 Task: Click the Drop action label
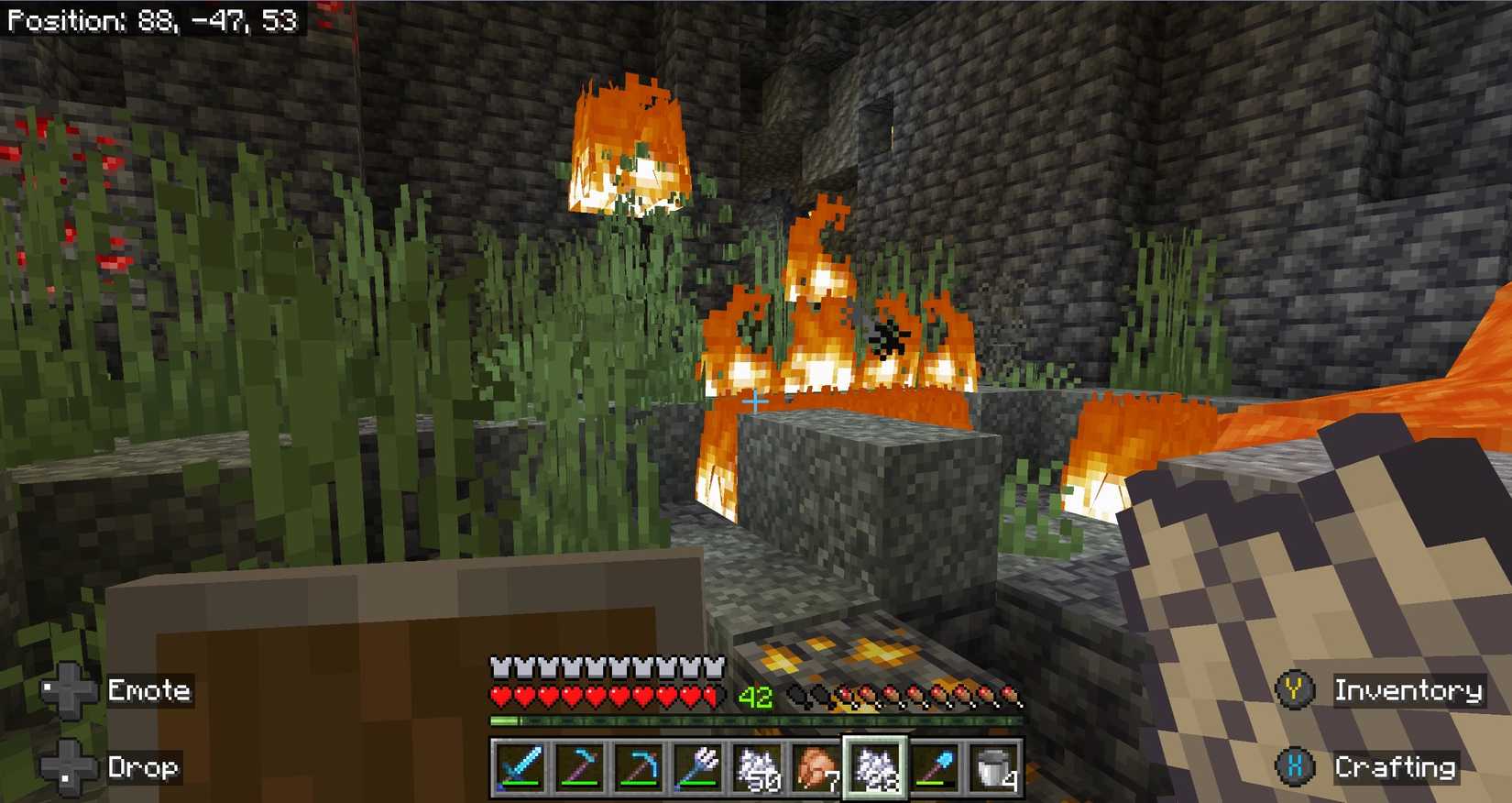coord(143,767)
